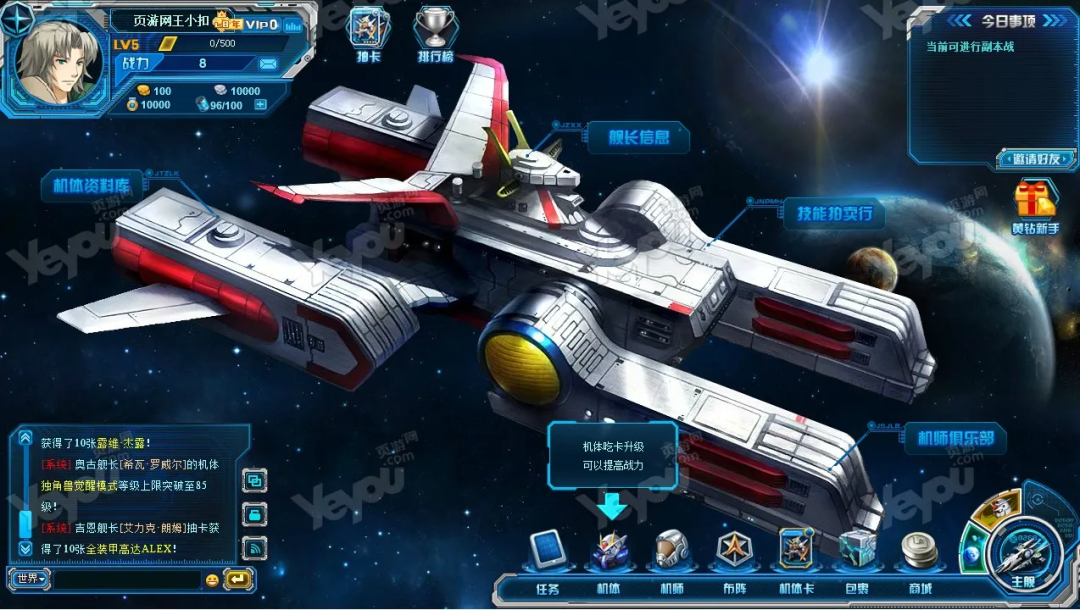Enter the 技能拍卖行 skill auction house
The image size is (1080, 610).
[x=834, y=213]
